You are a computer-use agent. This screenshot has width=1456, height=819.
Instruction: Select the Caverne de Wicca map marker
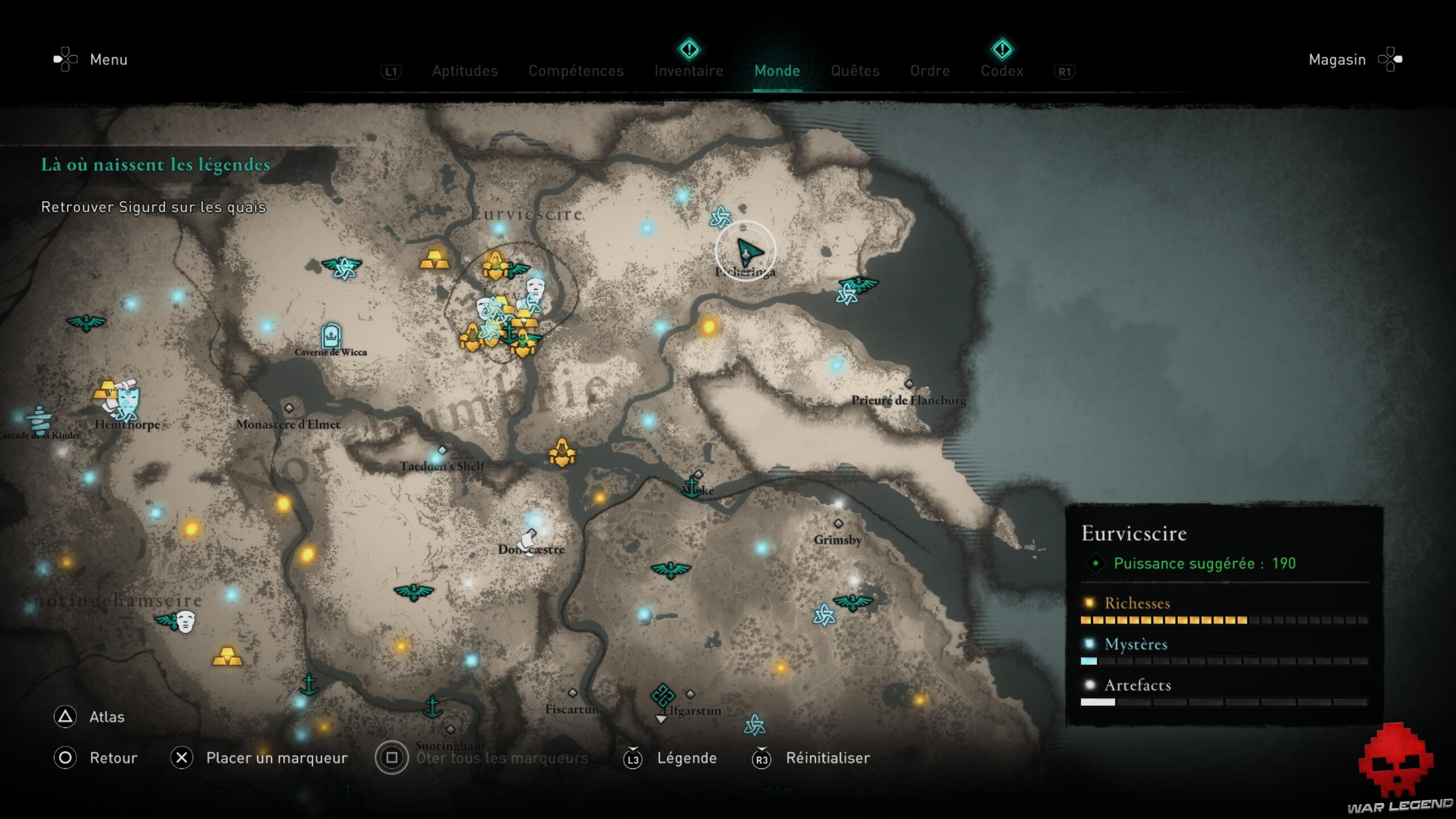(331, 337)
